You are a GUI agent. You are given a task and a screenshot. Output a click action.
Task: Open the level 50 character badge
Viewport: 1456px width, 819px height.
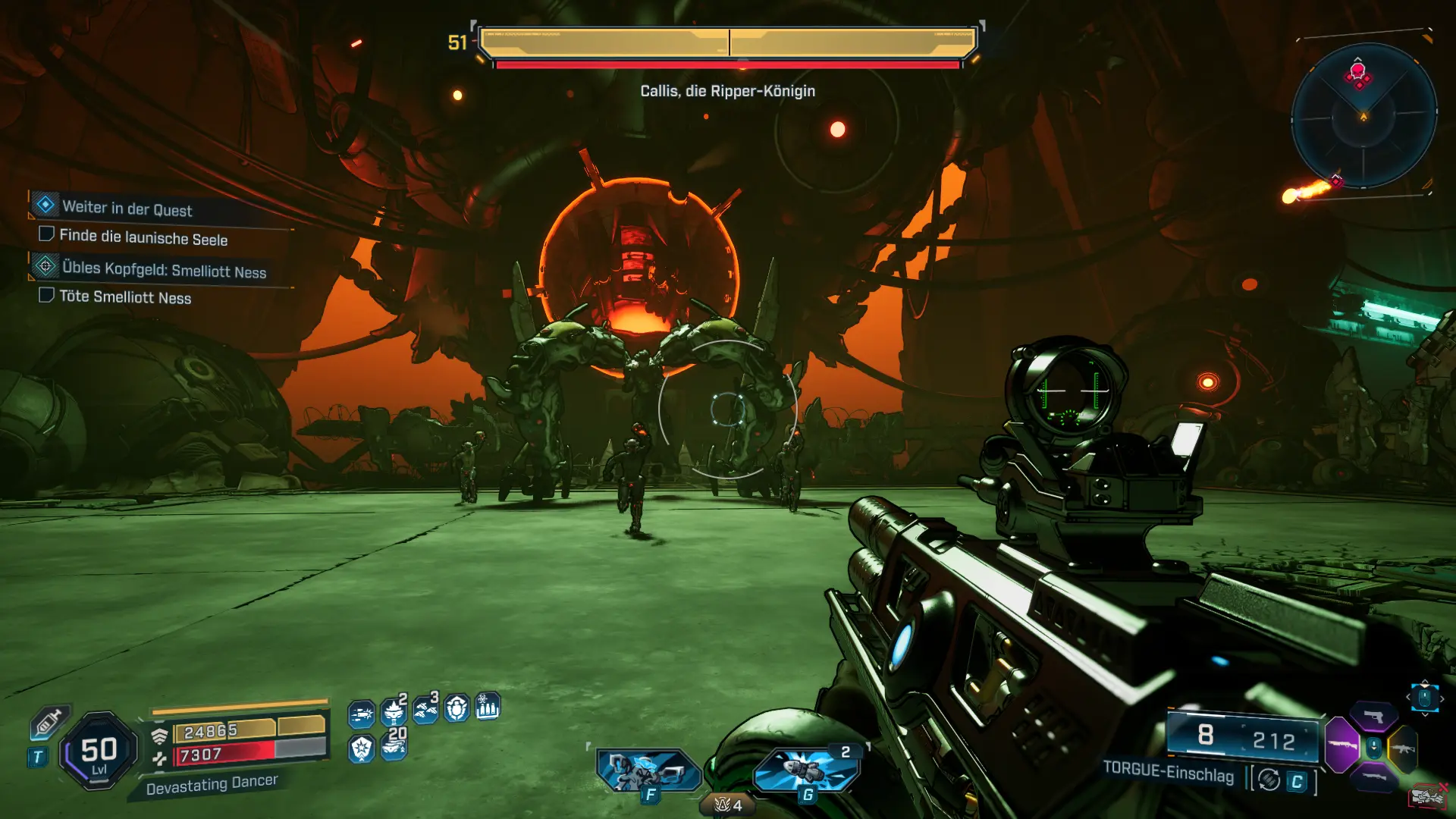point(99,752)
